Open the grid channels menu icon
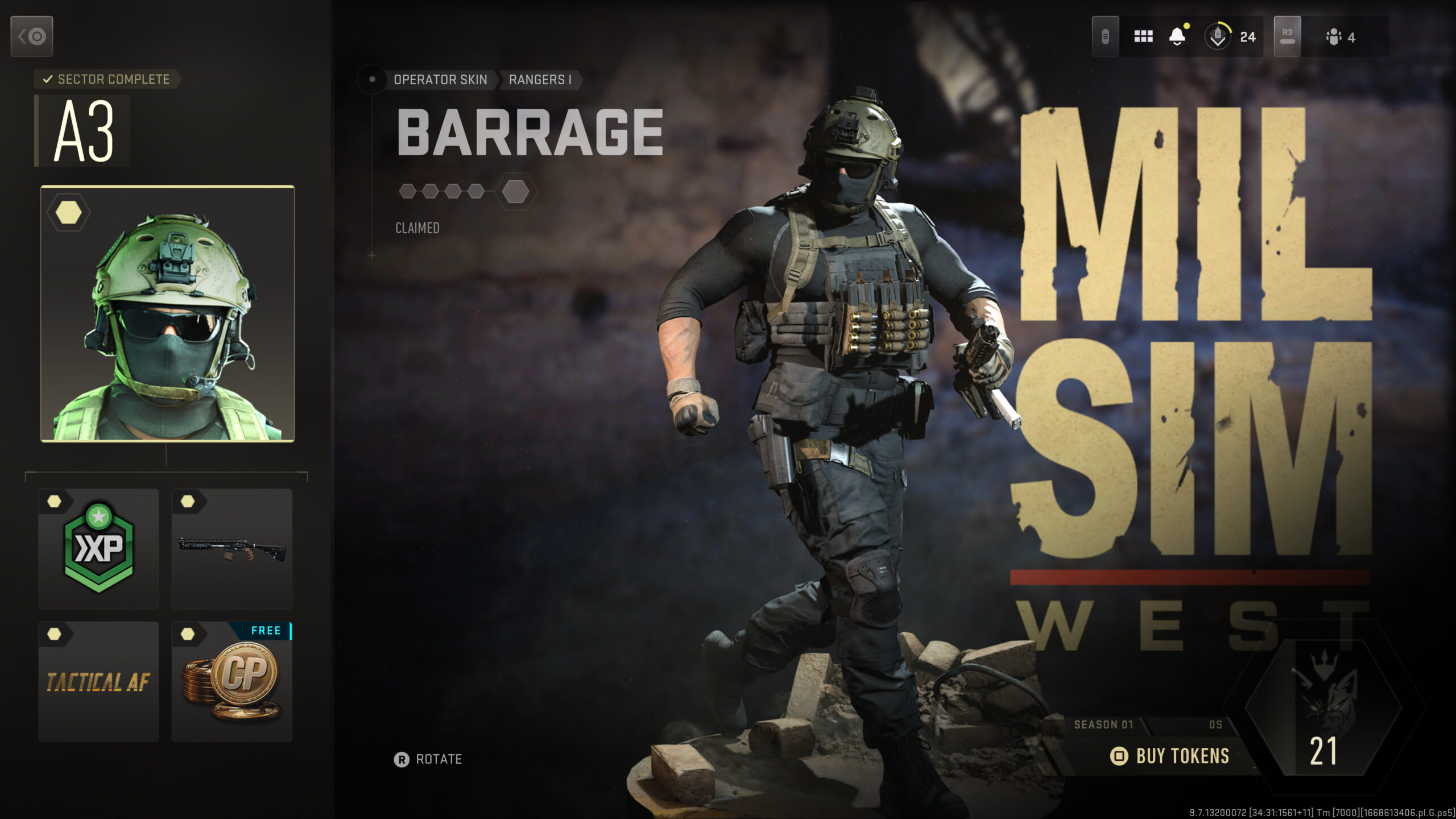1456x819 pixels. tap(1143, 36)
